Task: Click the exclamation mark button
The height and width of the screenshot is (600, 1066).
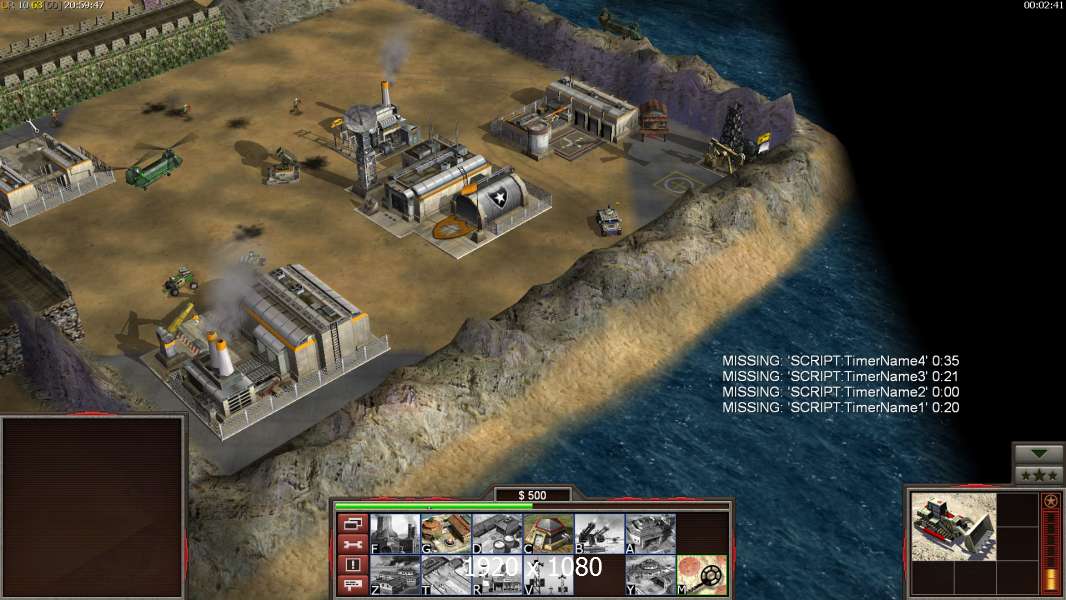Action: pos(352,565)
